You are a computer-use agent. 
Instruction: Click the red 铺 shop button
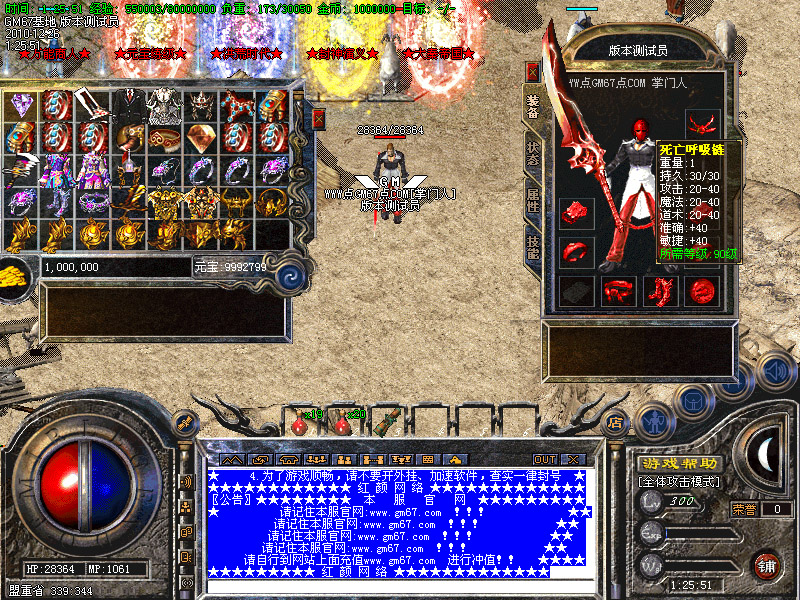(767, 565)
